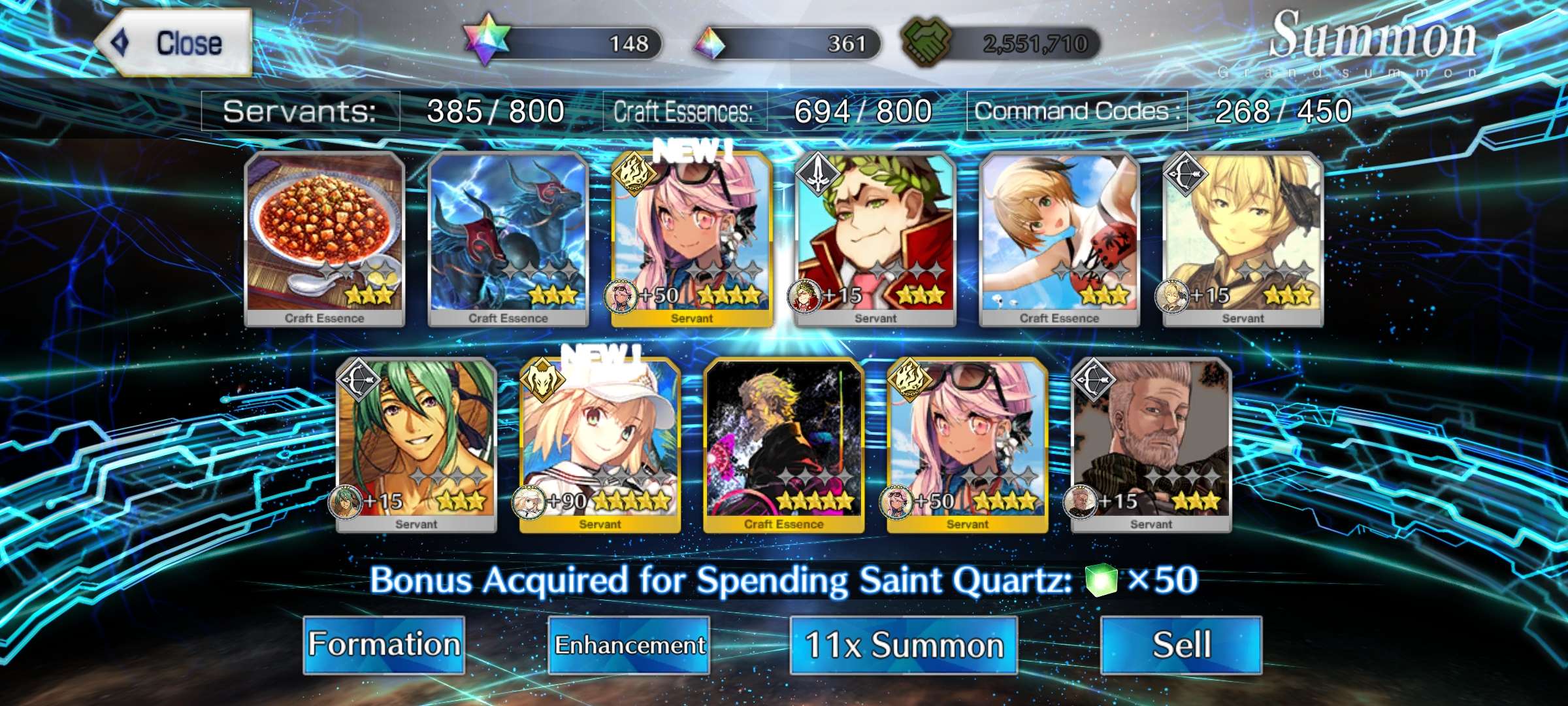Perform another 11x Summon
Screen dimensions: 1568x706
(x=904, y=645)
